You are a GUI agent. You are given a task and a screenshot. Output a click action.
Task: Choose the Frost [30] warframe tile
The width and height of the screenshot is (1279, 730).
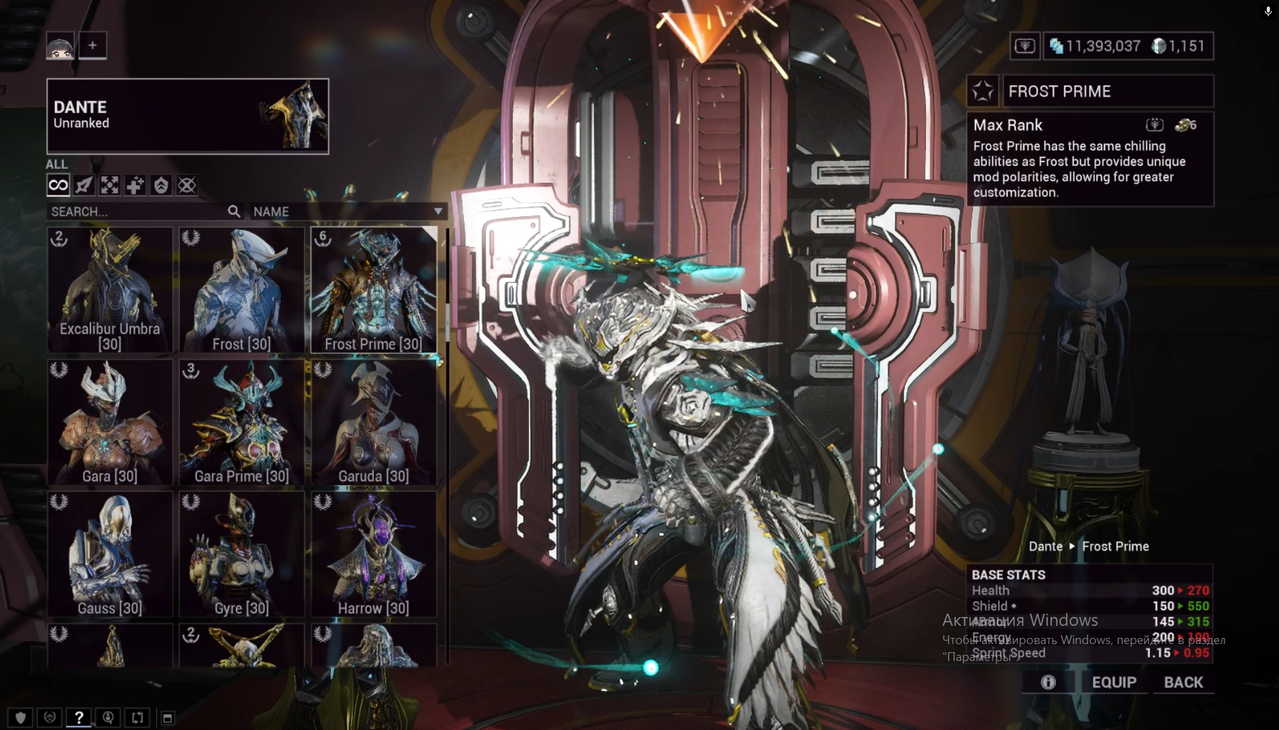pos(242,290)
